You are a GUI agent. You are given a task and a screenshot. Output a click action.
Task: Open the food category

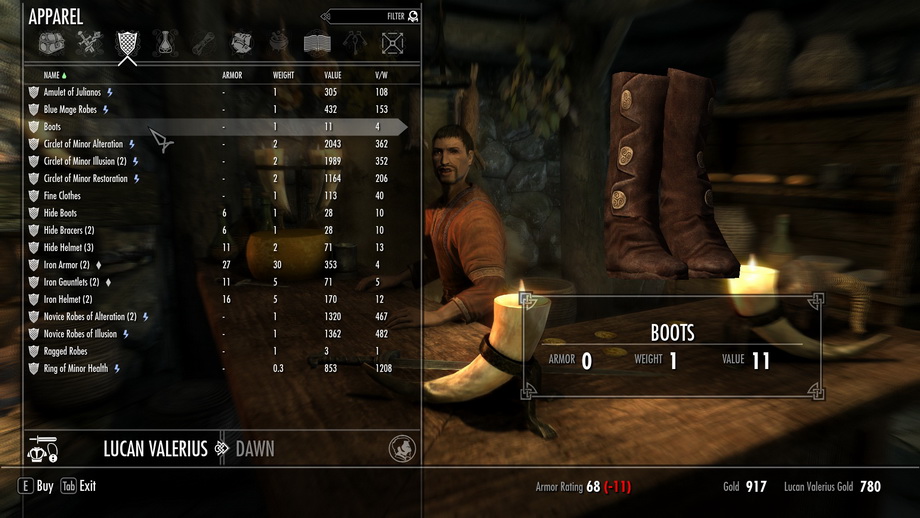[241, 43]
